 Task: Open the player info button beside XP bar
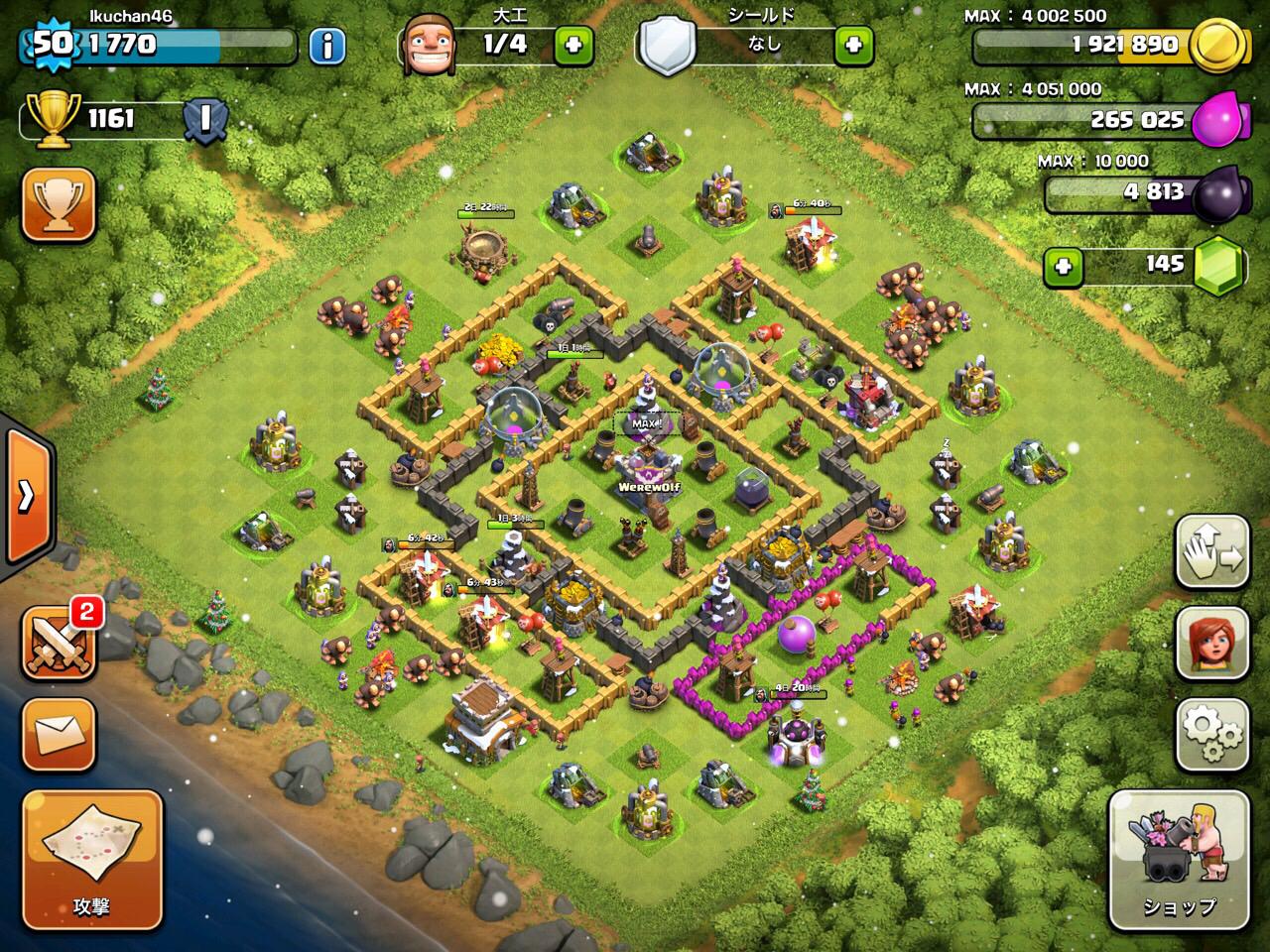tap(326, 45)
